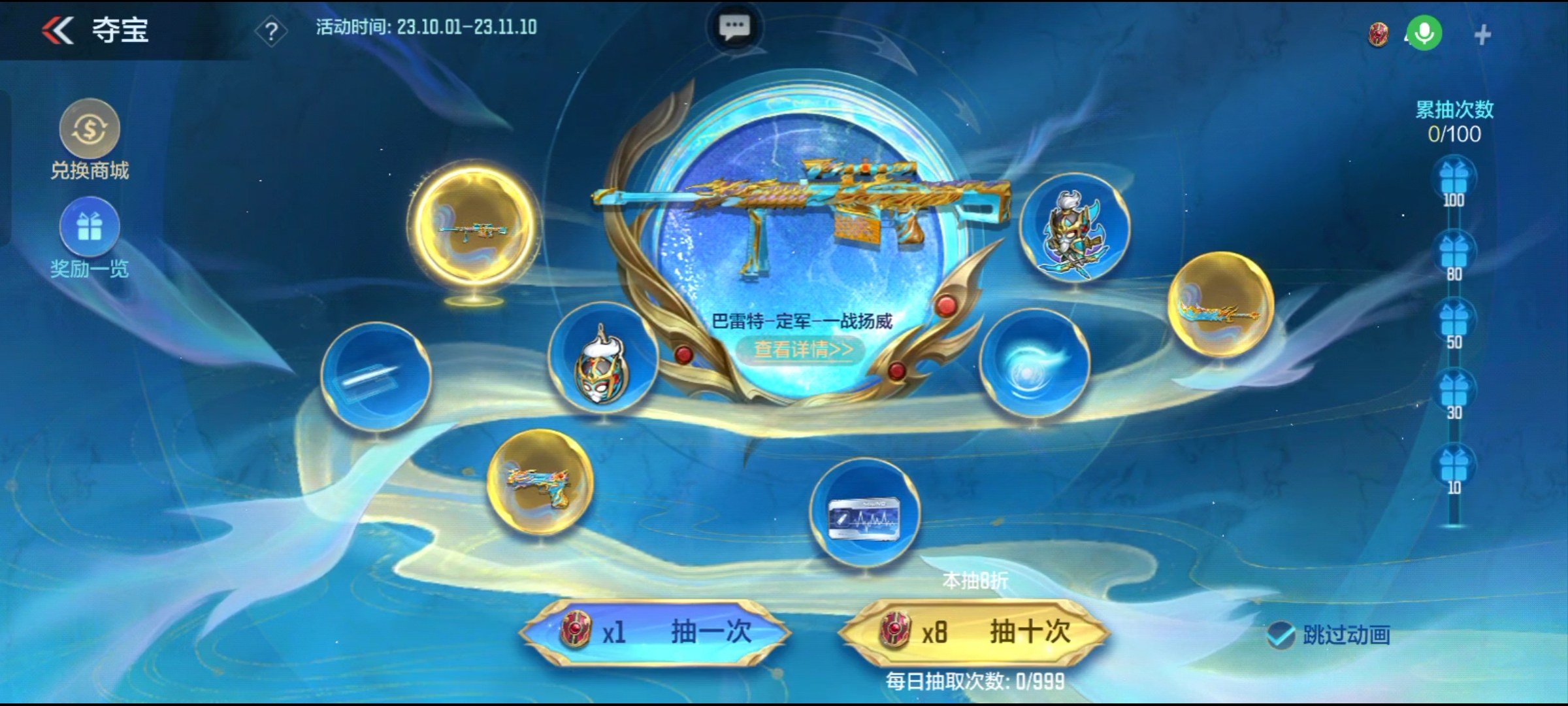Select the golden blade weapon orb
This screenshot has width=1568, height=706.
[1220, 305]
